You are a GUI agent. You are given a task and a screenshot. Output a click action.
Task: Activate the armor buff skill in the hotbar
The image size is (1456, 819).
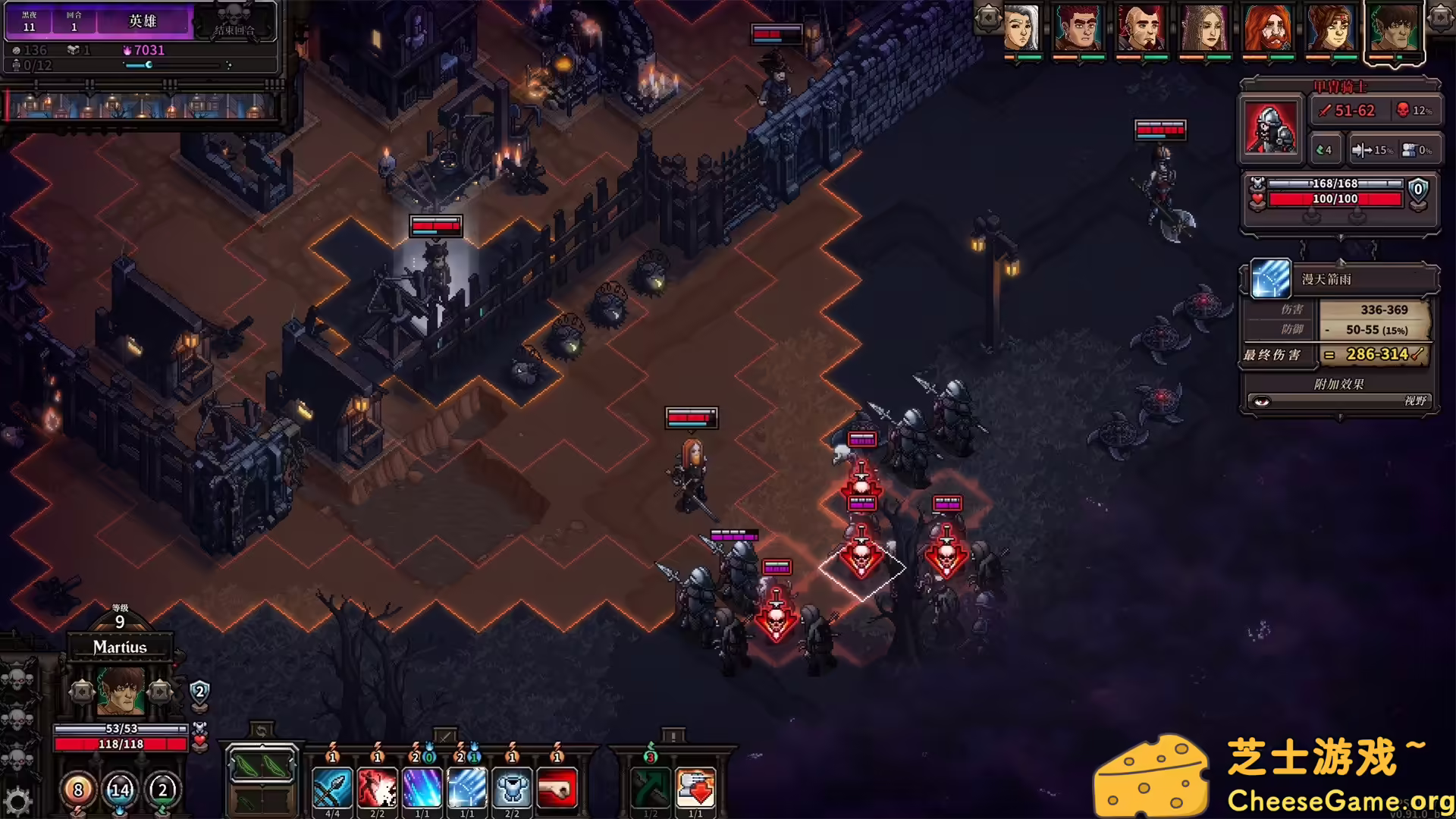[513, 789]
